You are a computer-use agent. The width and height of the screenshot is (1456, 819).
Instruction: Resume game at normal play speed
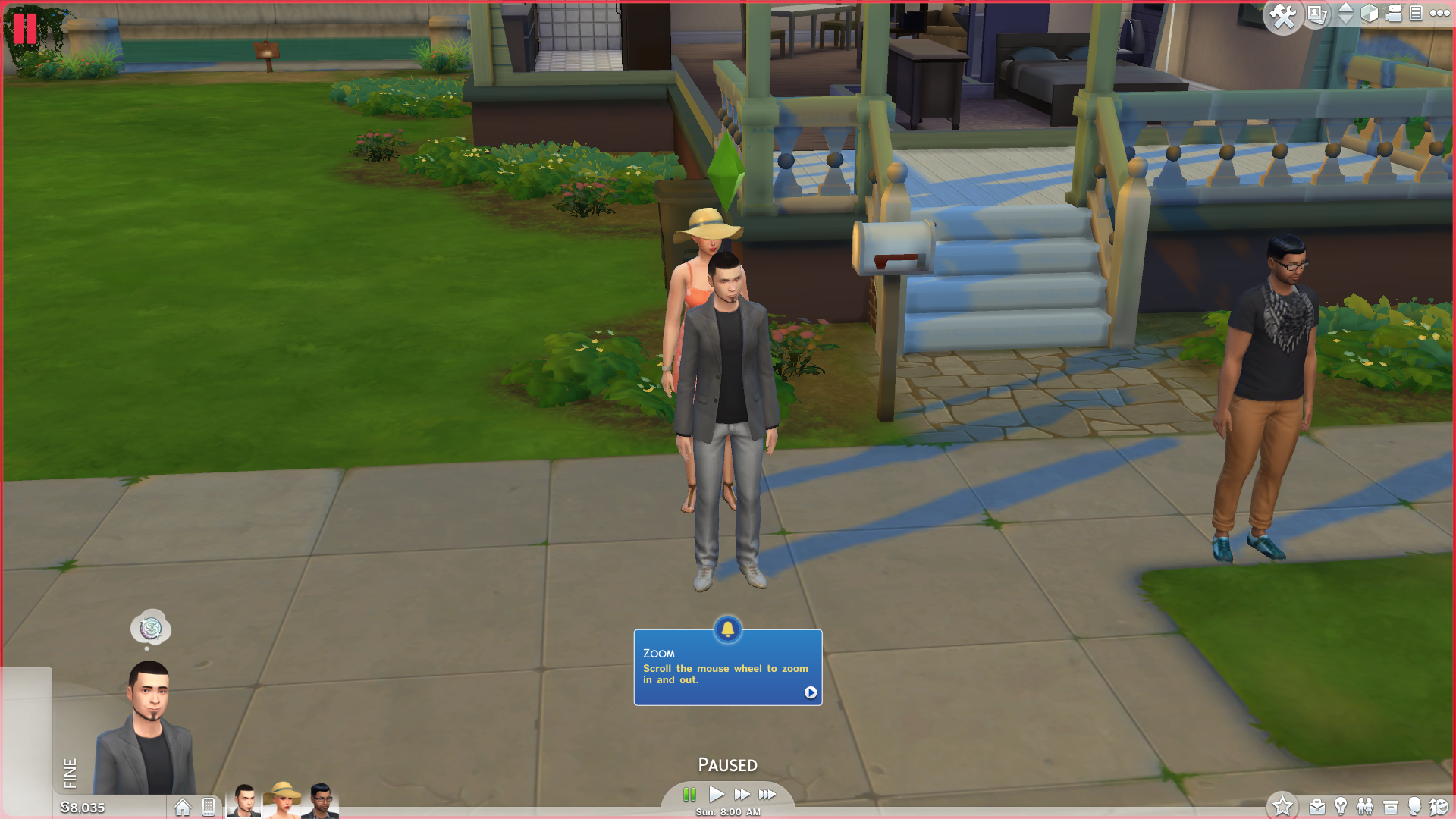tap(717, 794)
